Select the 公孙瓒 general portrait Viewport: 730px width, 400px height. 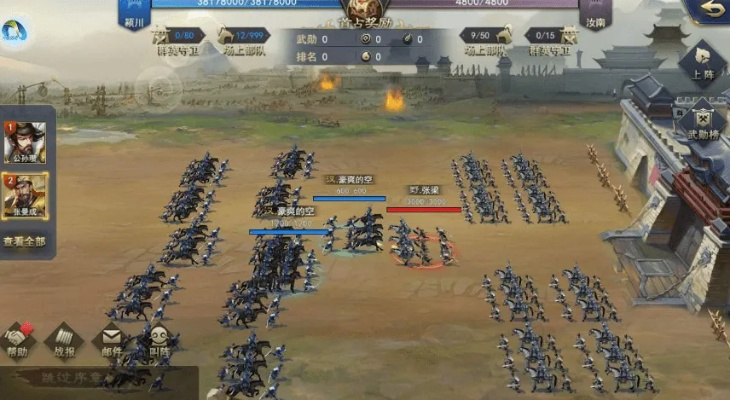(x=24, y=143)
